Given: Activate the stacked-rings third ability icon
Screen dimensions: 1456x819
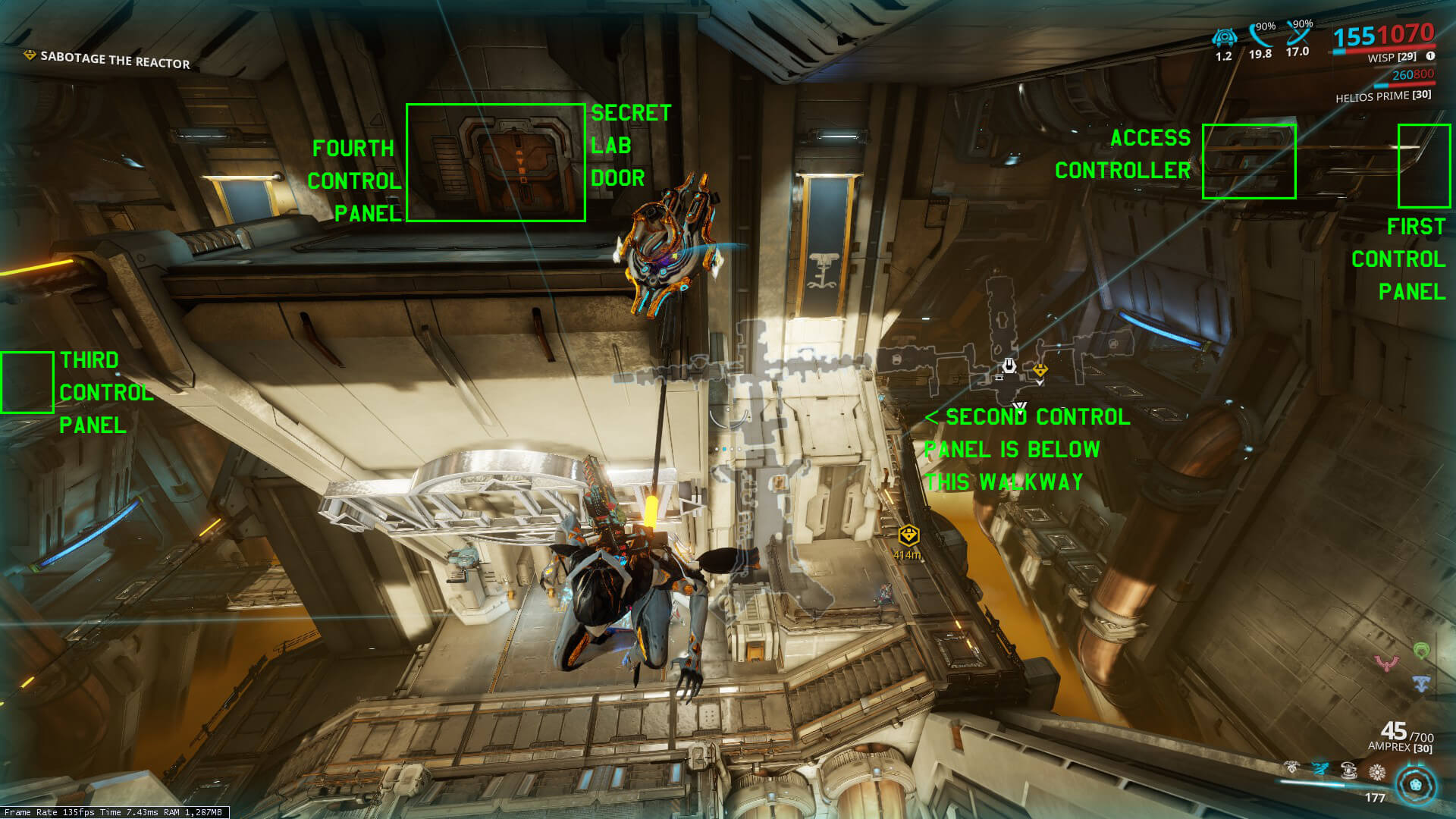Looking at the screenshot, I should click(1348, 770).
